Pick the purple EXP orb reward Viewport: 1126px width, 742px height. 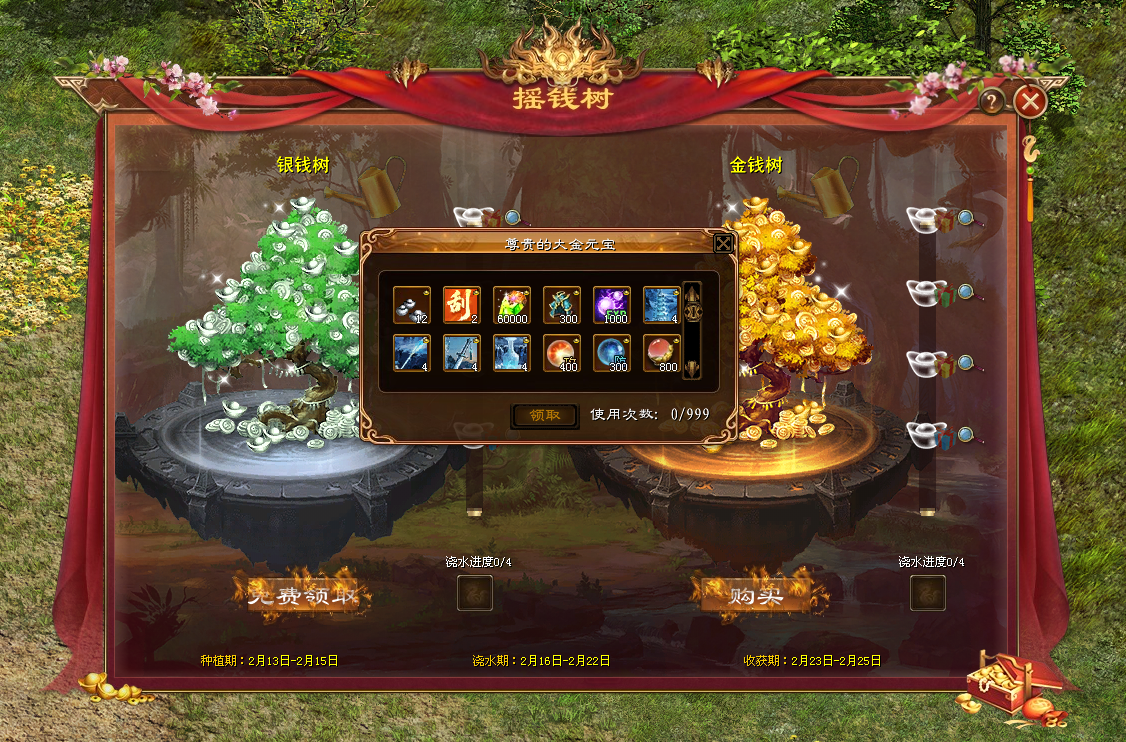point(611,305)
